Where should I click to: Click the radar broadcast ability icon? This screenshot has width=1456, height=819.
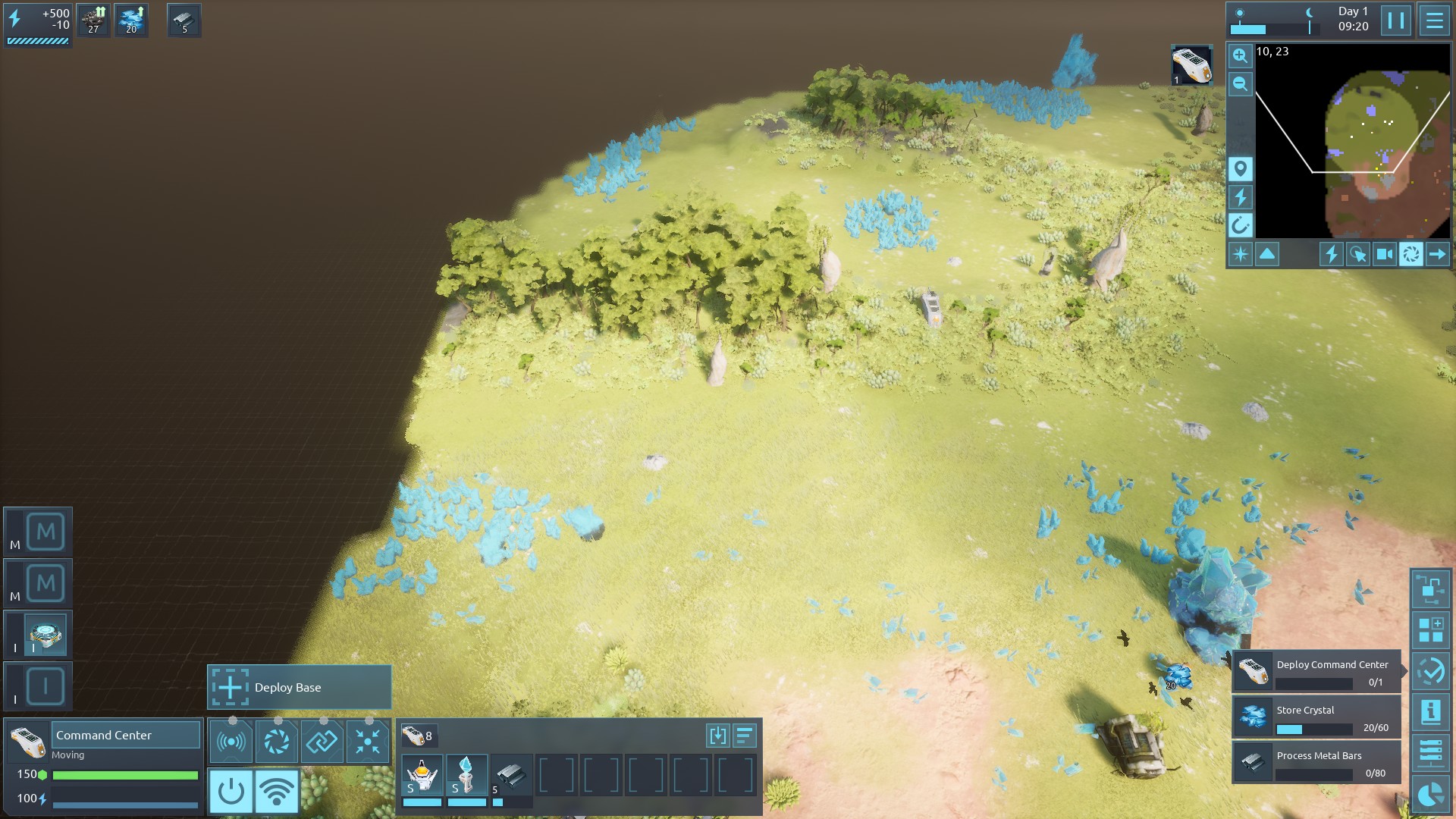231,741
